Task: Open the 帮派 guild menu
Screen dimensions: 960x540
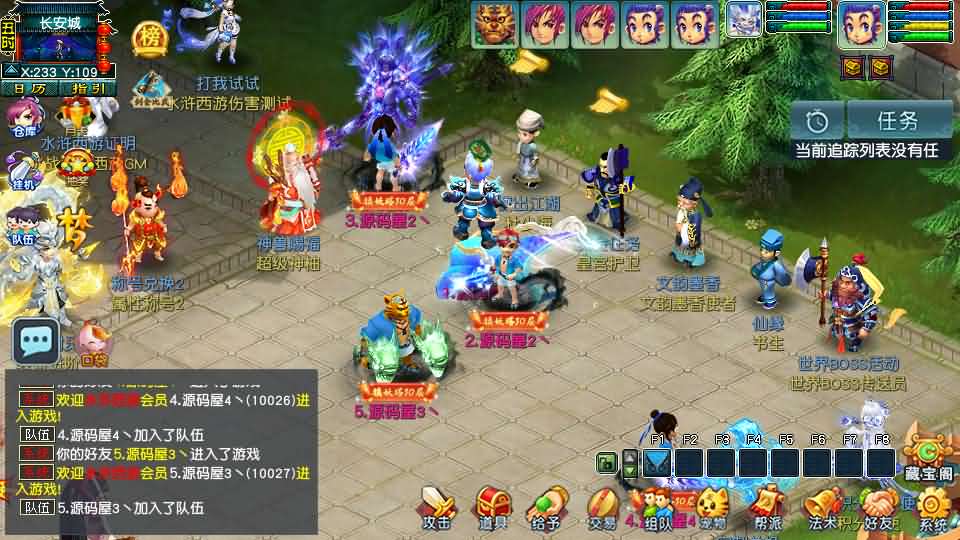Action: 767,505
